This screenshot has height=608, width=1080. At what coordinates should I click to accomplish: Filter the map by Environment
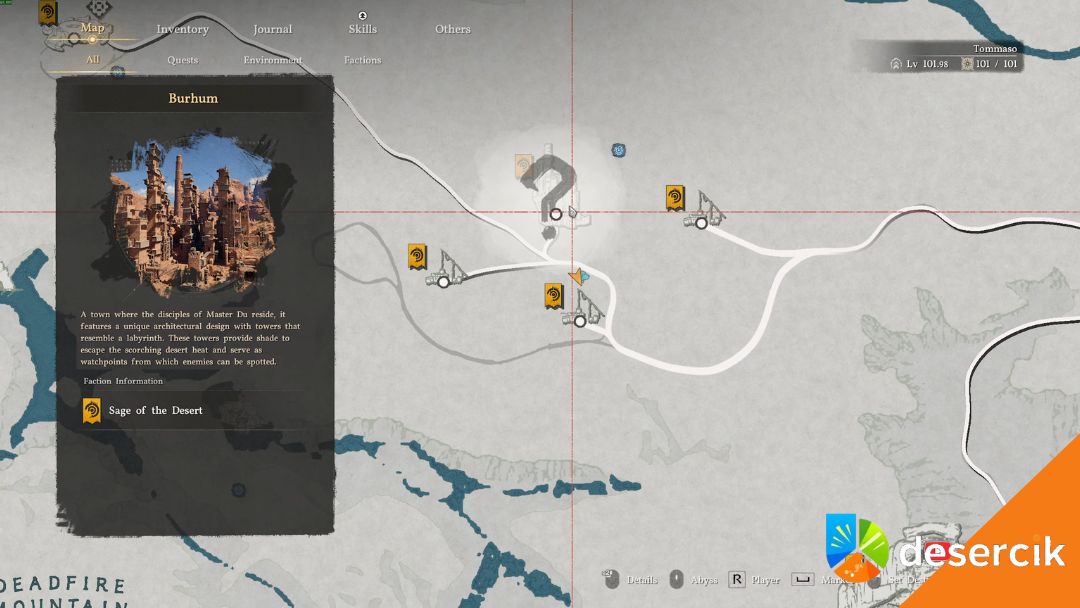coord(272,60)
